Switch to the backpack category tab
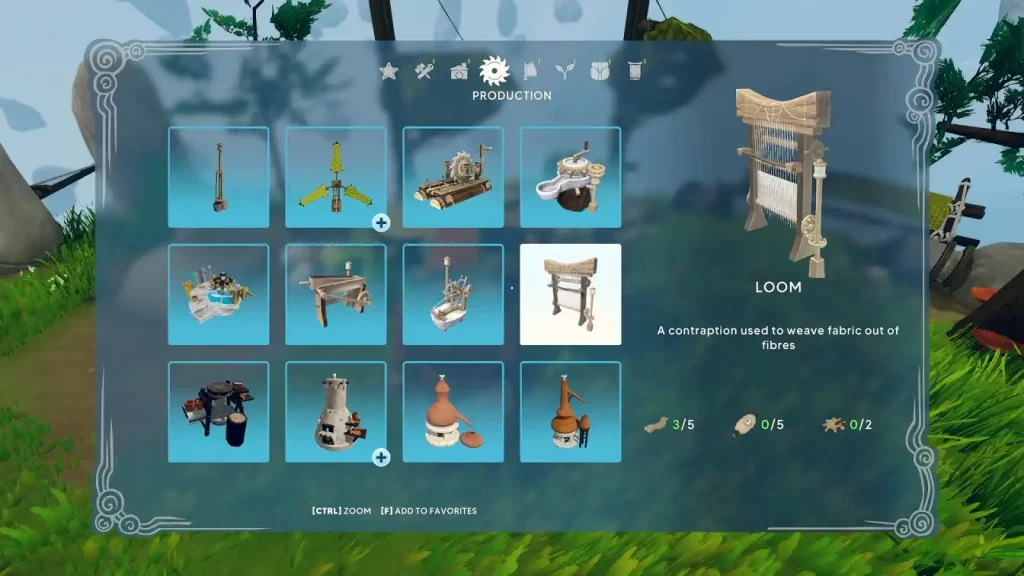This screenshot has width=1024, height=576. tap(599, 70)
